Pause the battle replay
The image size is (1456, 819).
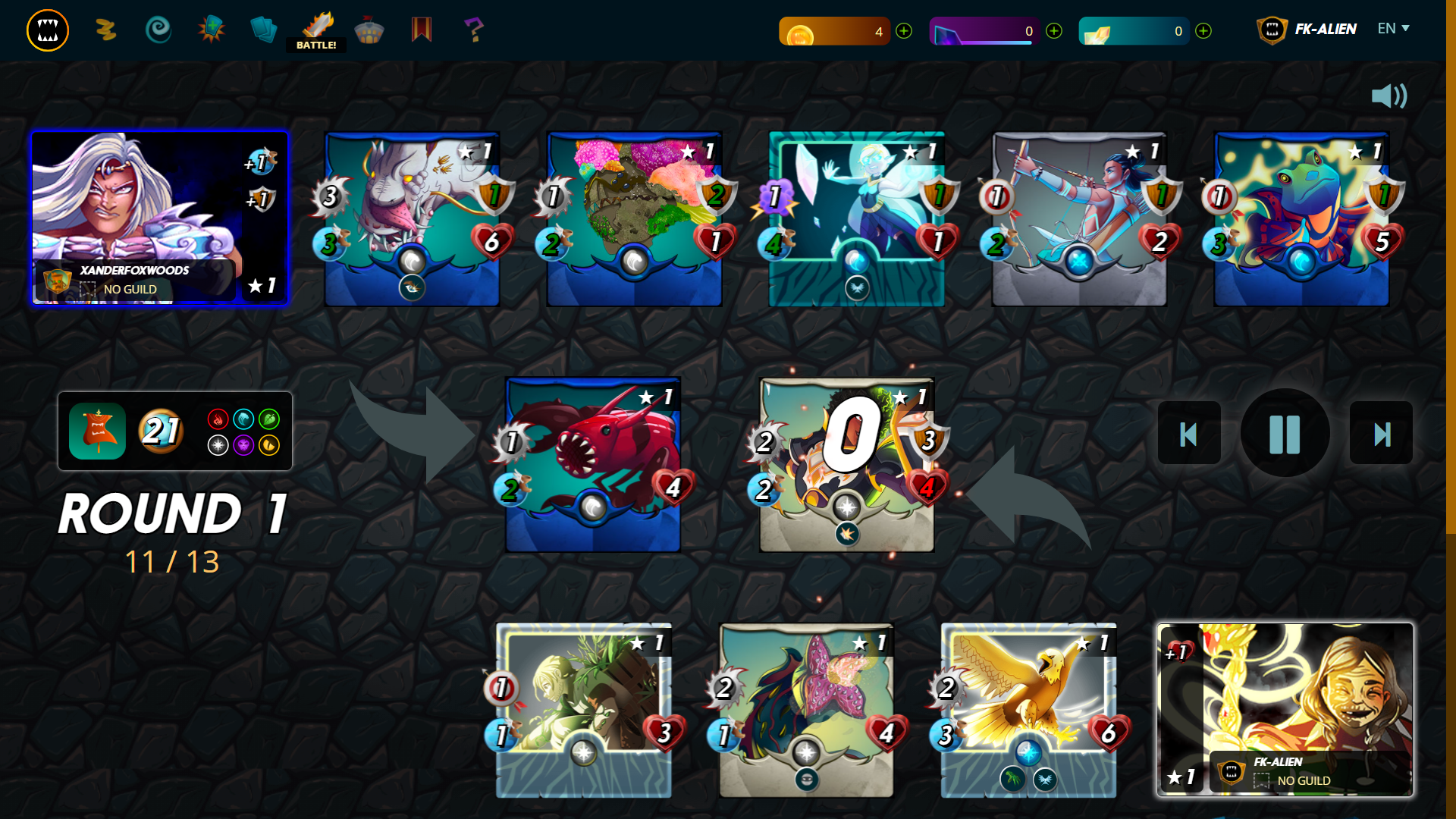[1285, 433]
